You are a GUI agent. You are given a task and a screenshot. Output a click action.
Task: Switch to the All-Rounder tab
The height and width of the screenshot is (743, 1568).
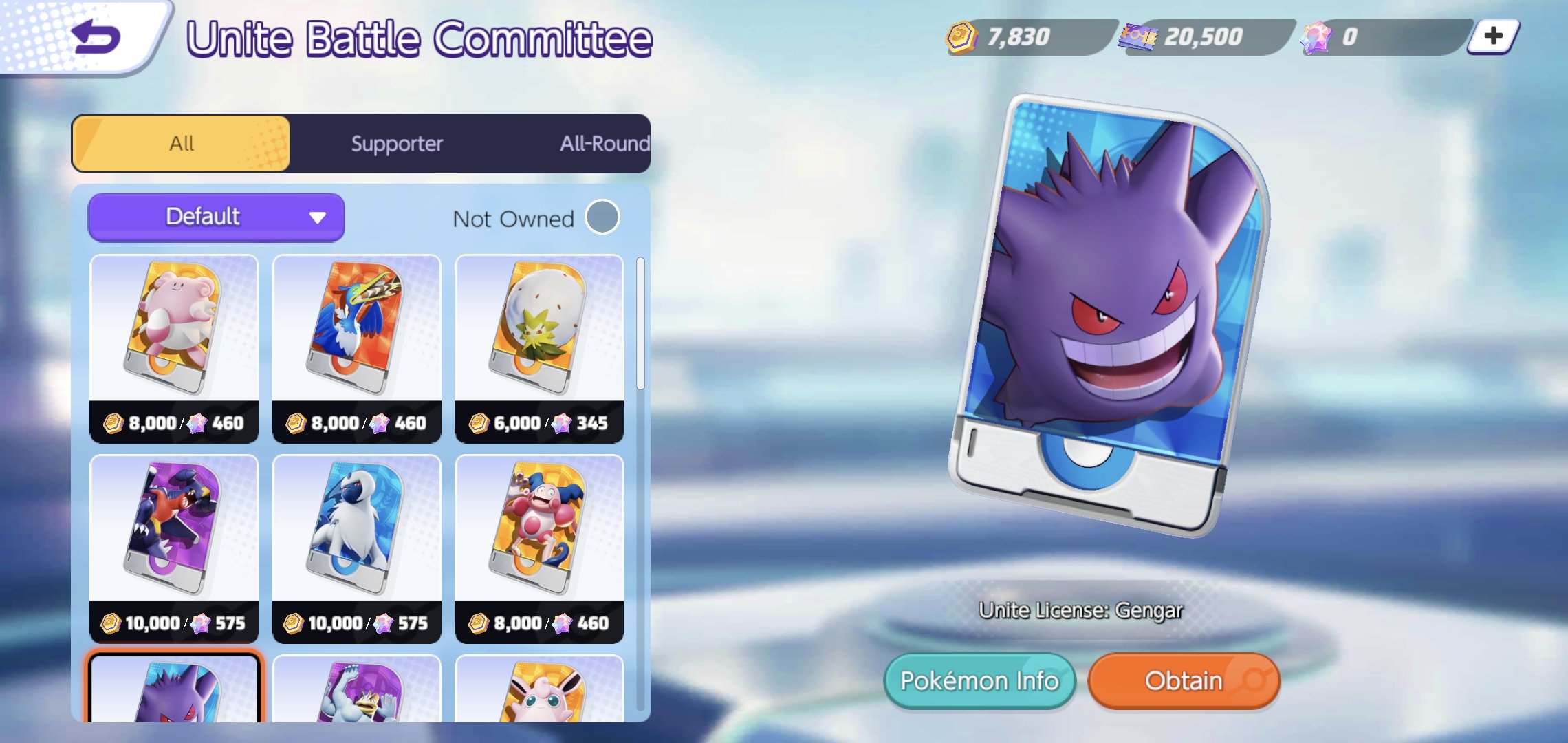point(604,143)
